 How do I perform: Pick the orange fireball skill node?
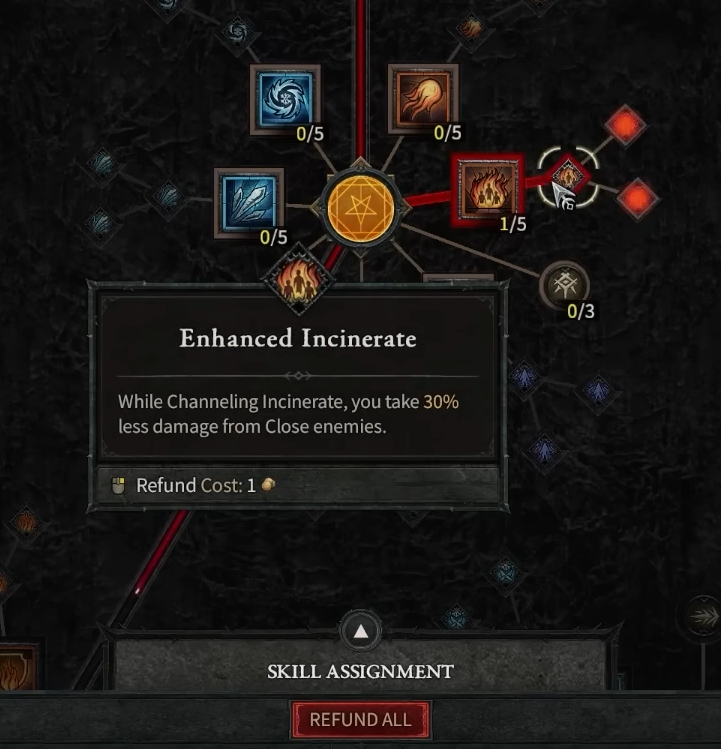422,99
